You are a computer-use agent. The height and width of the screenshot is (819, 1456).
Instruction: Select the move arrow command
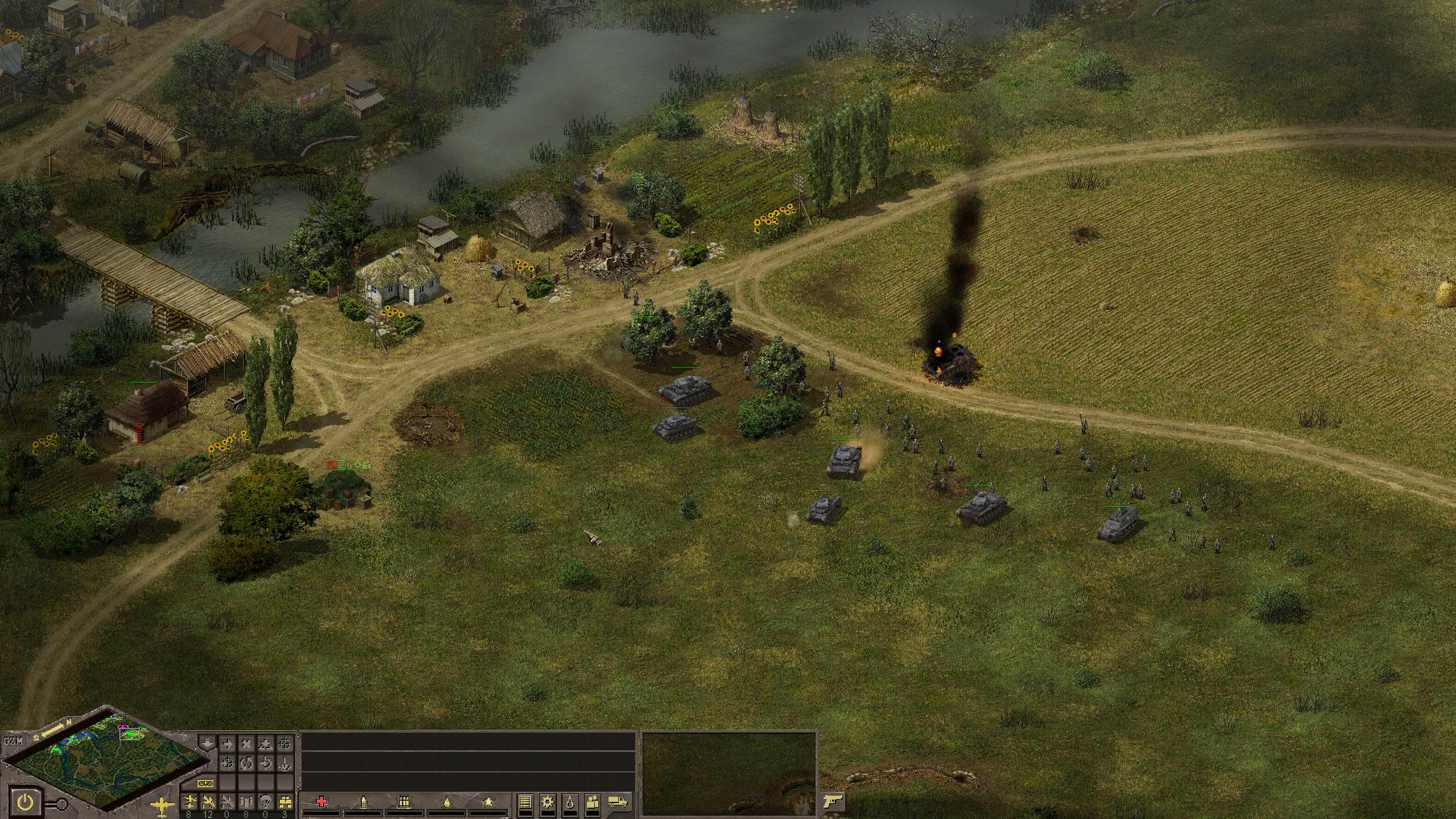pyautogui.click(x=227, y=744)
